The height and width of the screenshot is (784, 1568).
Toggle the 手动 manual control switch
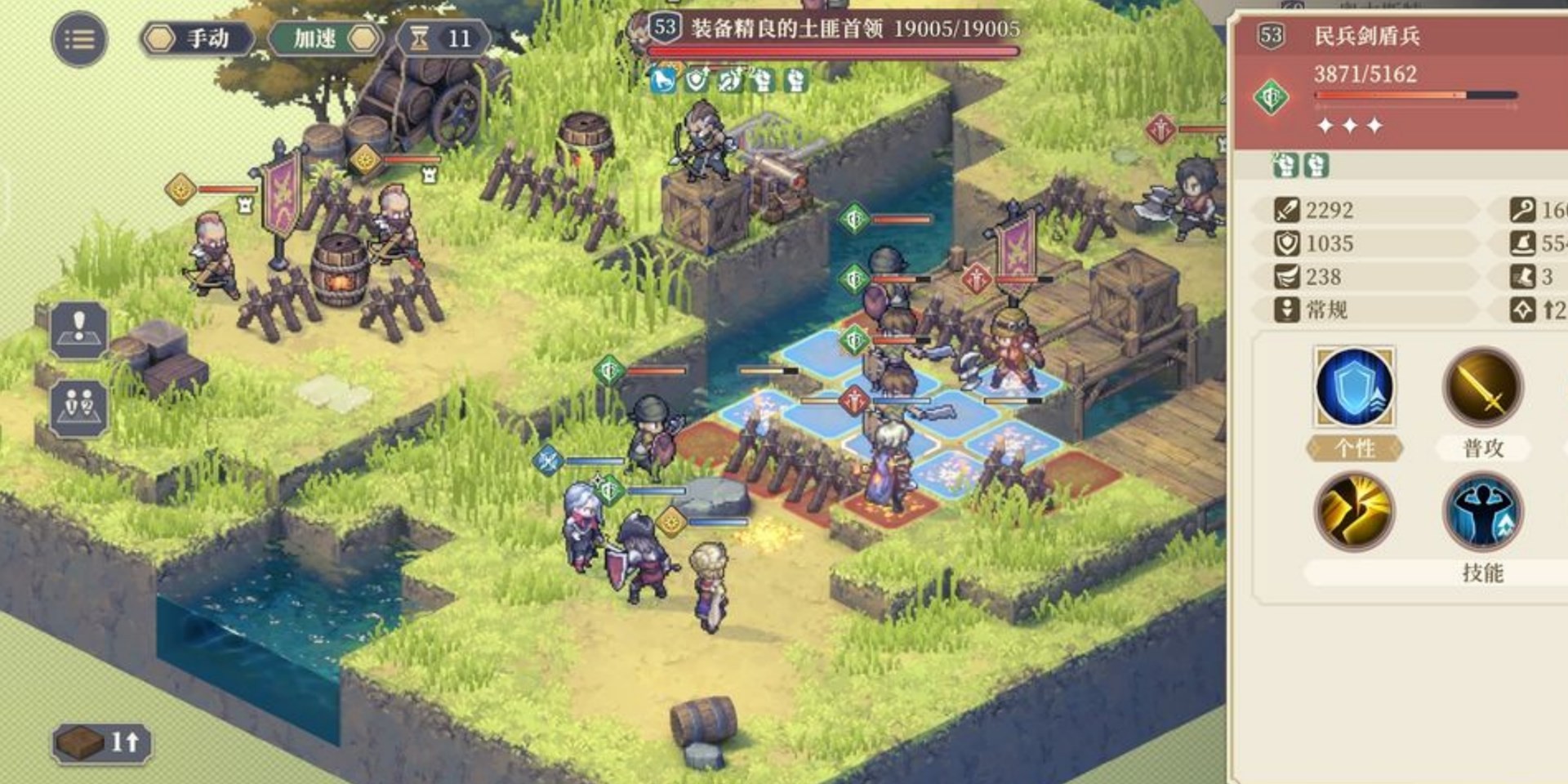point(196,38)
